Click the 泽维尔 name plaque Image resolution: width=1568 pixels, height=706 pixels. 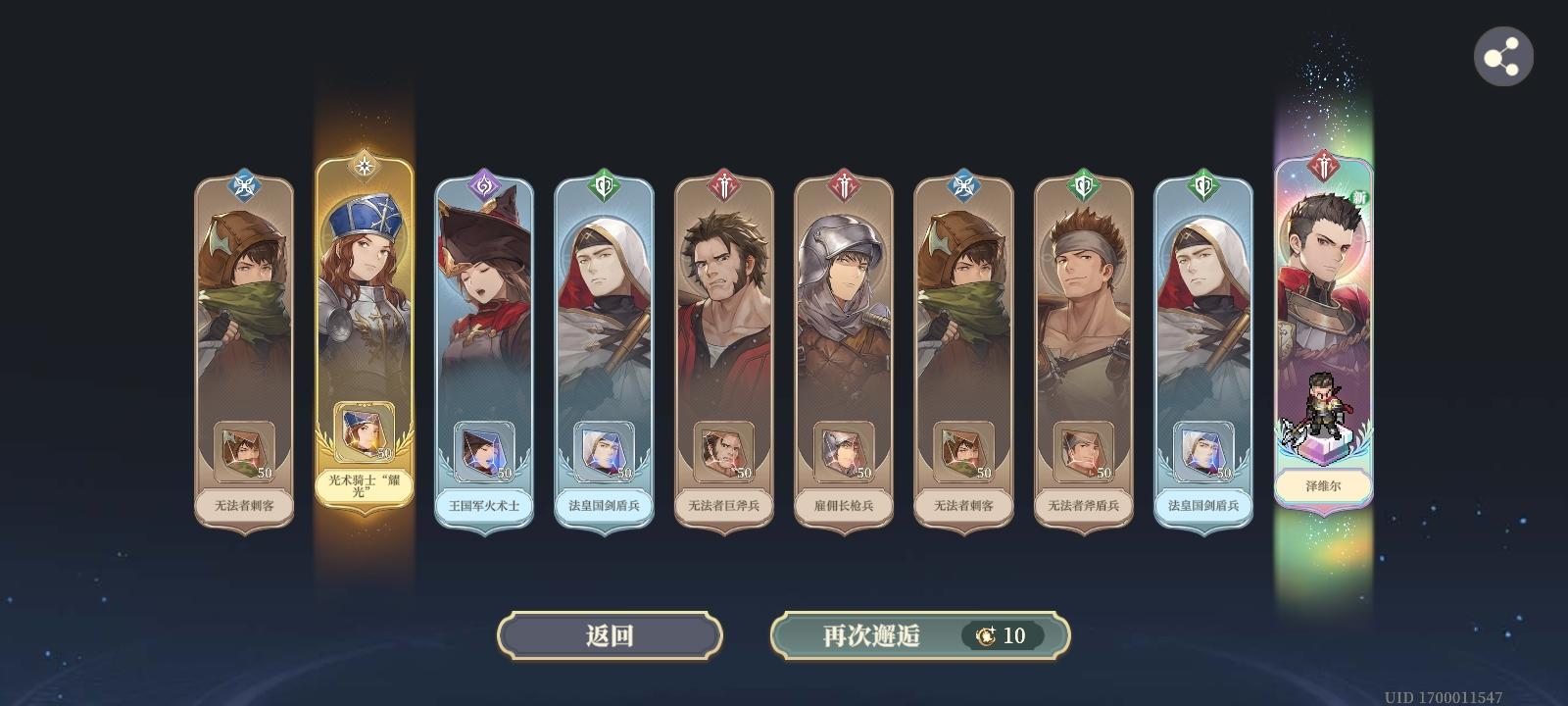pyautogui.click(x=1325, y=485)
